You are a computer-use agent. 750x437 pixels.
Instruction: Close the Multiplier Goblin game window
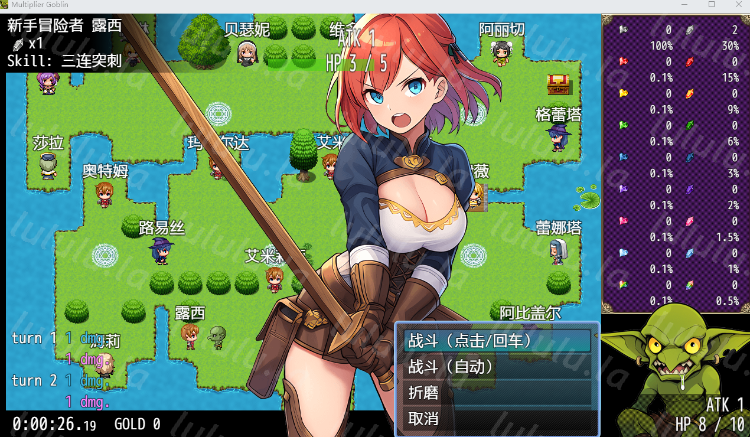pyautogui.click(x=737, y=5)
